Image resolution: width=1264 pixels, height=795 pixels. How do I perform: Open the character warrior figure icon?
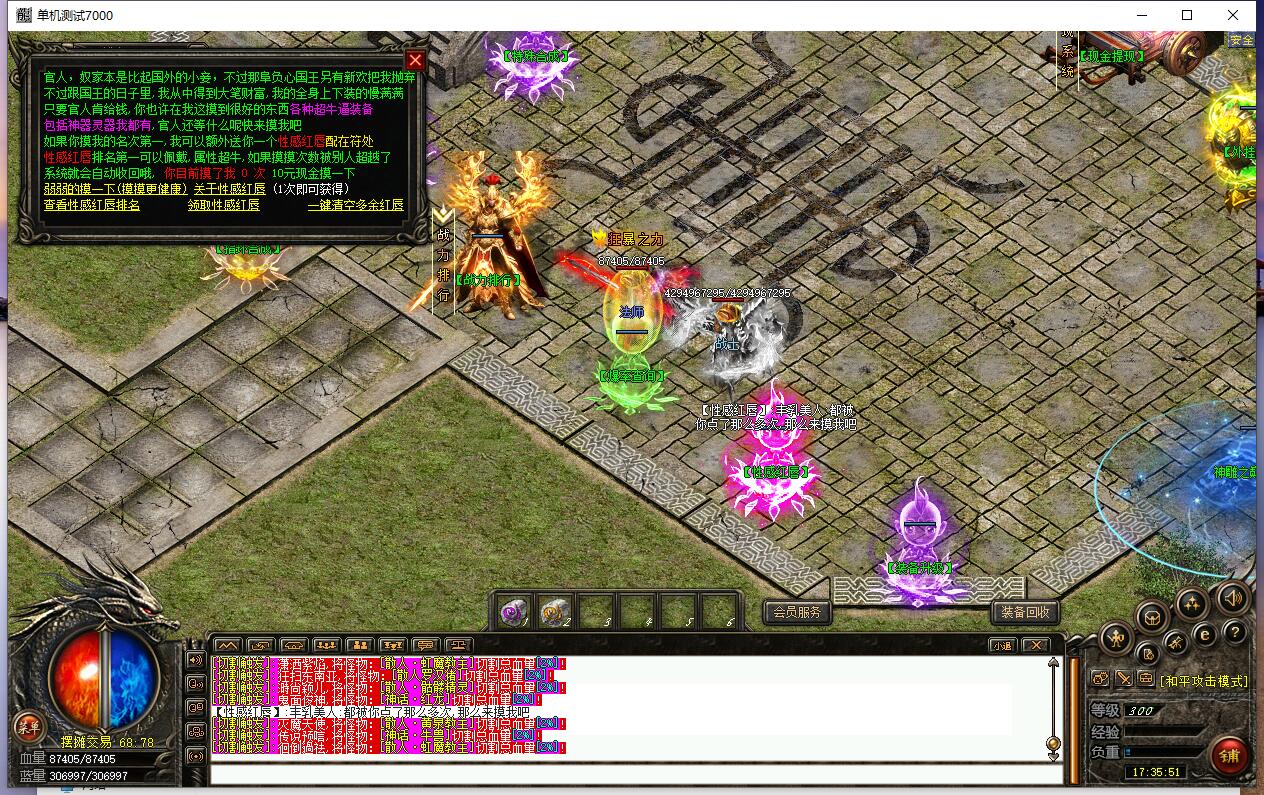(x=1115, y=637)
